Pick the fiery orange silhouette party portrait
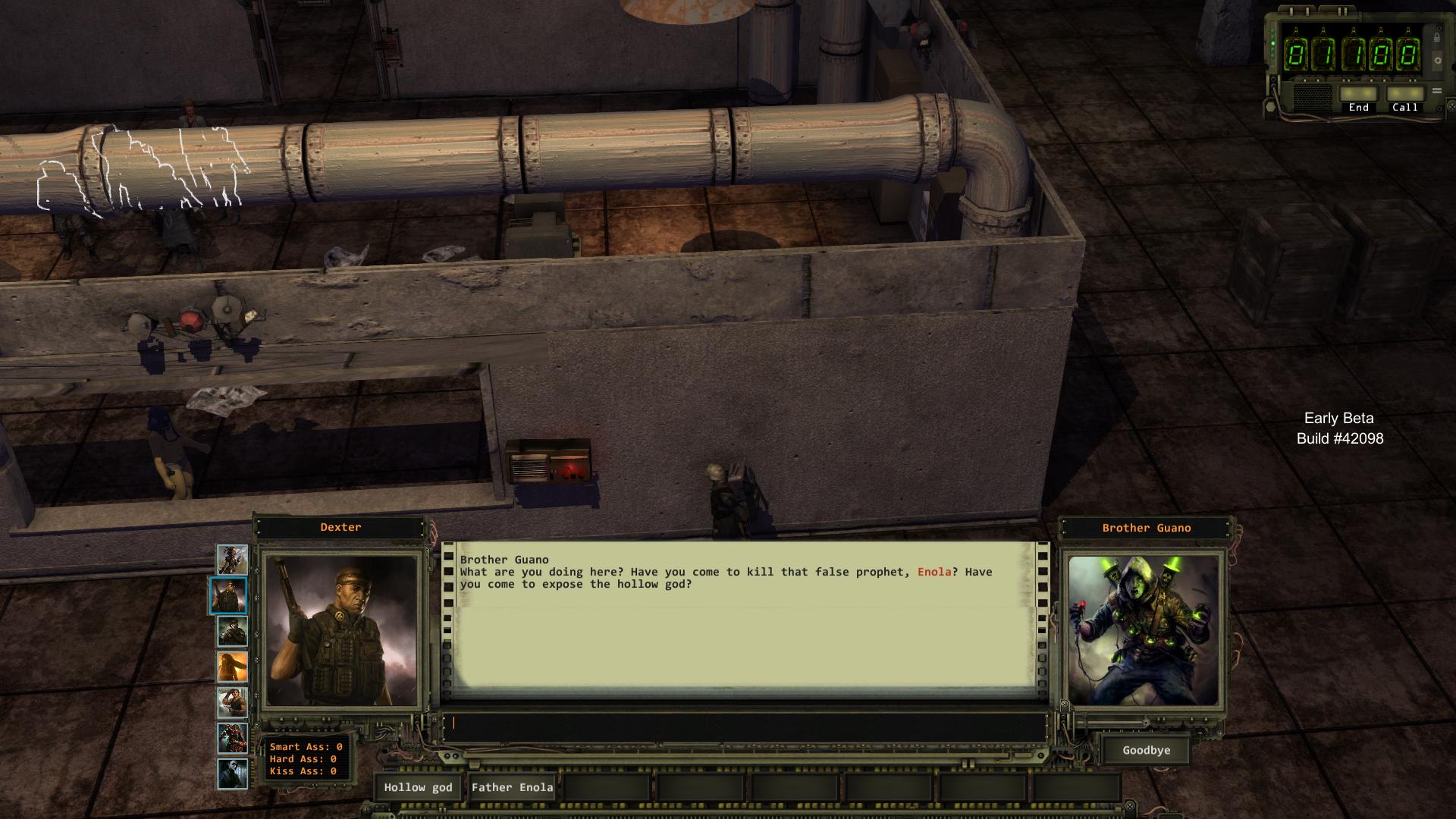Image resolution: width=1456 pixels, height=819 pixels. (232, 667)
